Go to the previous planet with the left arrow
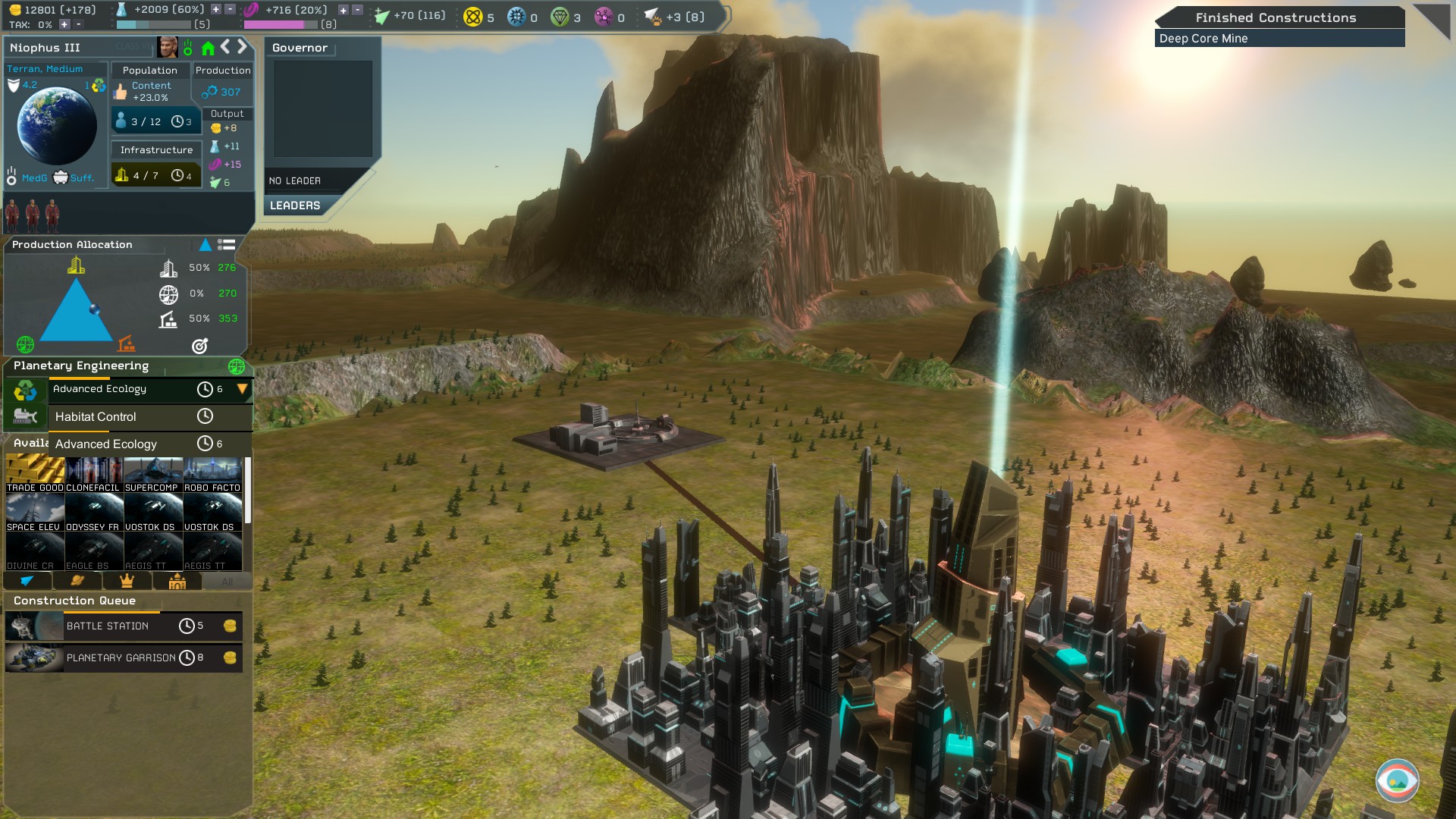Image resolution: width=1456 pixels, height=819 pixels. coord(225,47)
